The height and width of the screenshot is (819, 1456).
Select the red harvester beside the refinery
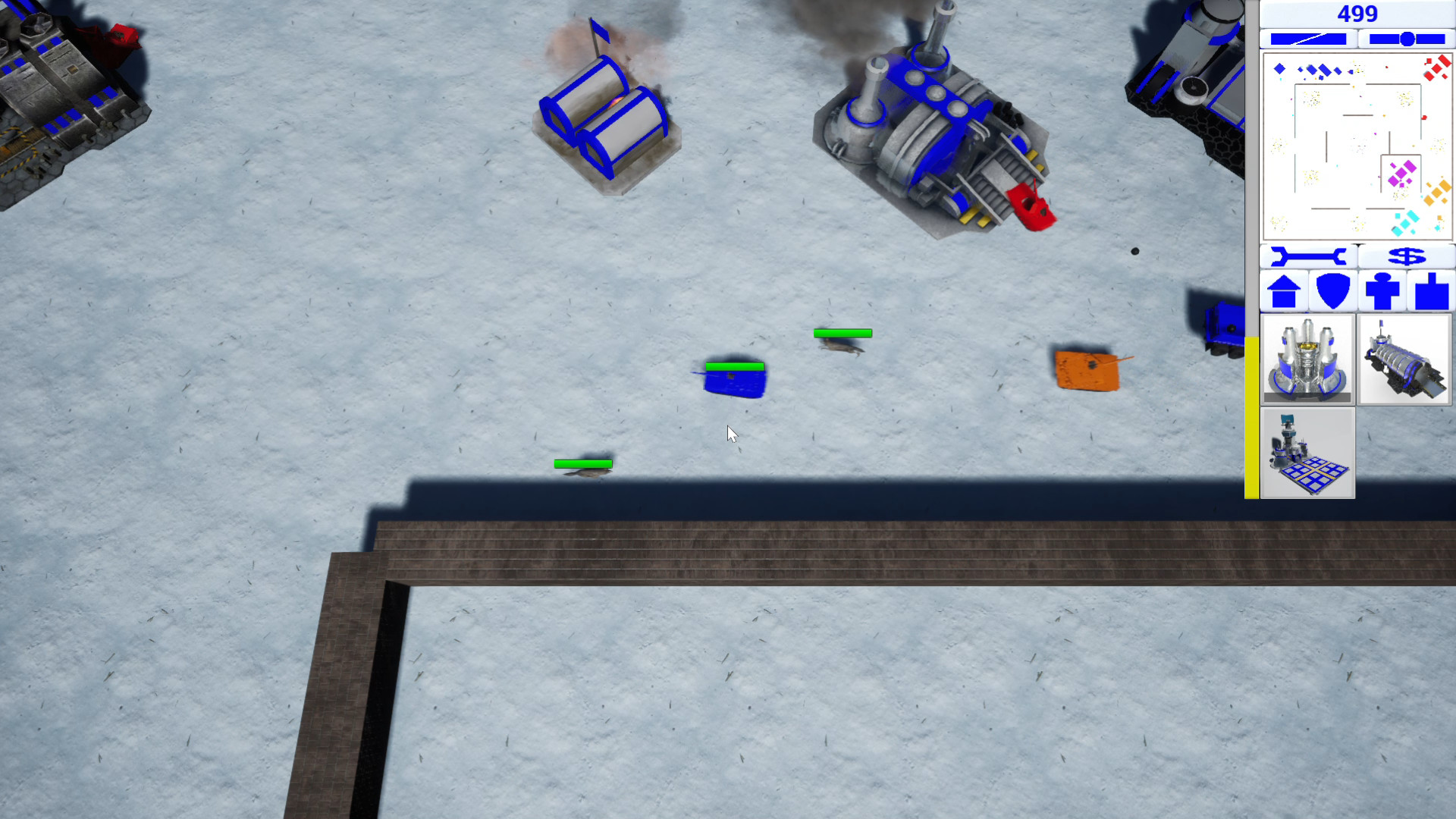pos(1031,209)
